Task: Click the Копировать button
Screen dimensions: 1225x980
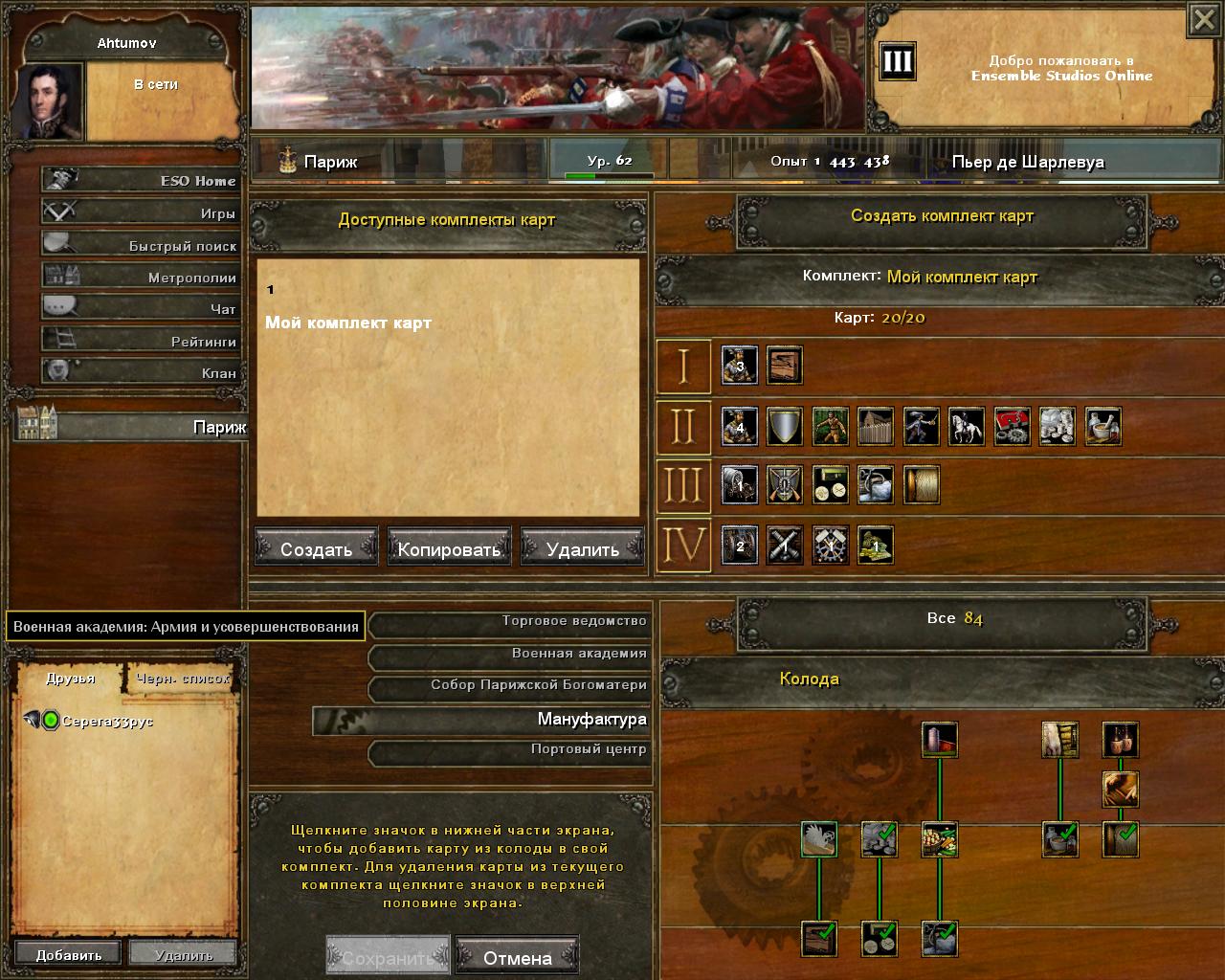Action: [x=449, y=548]
